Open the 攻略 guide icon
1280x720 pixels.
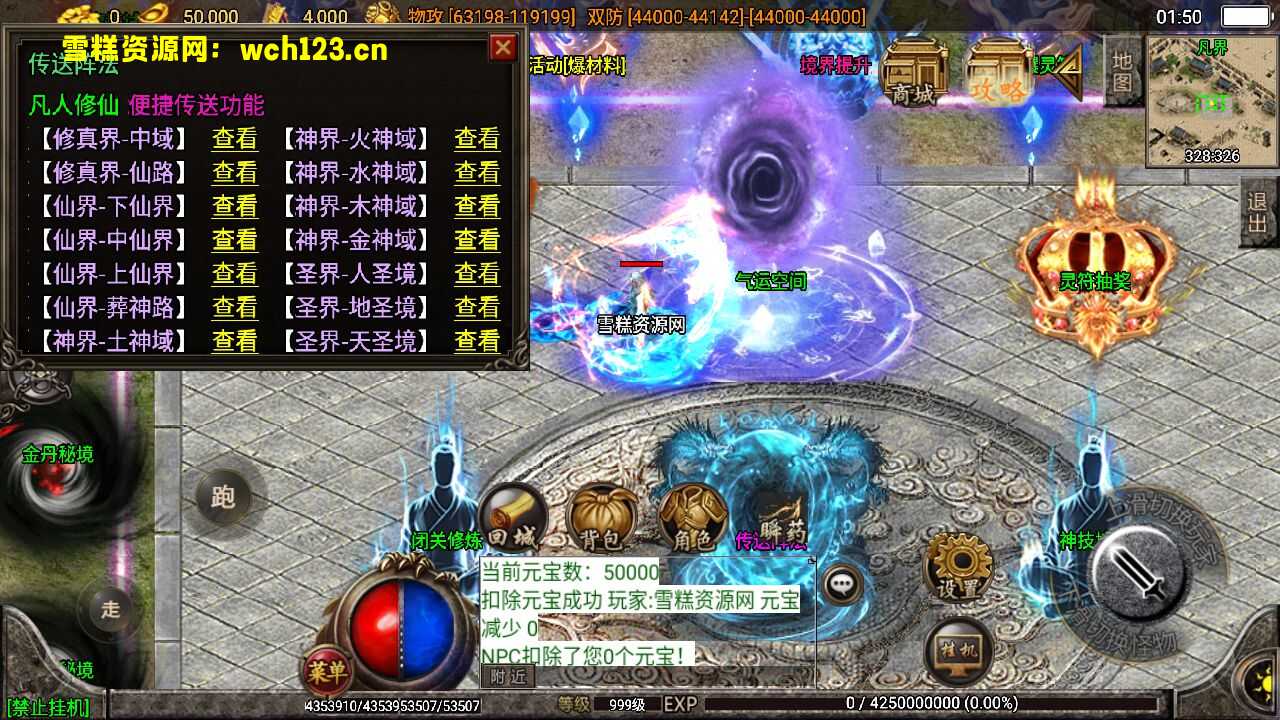998,72
